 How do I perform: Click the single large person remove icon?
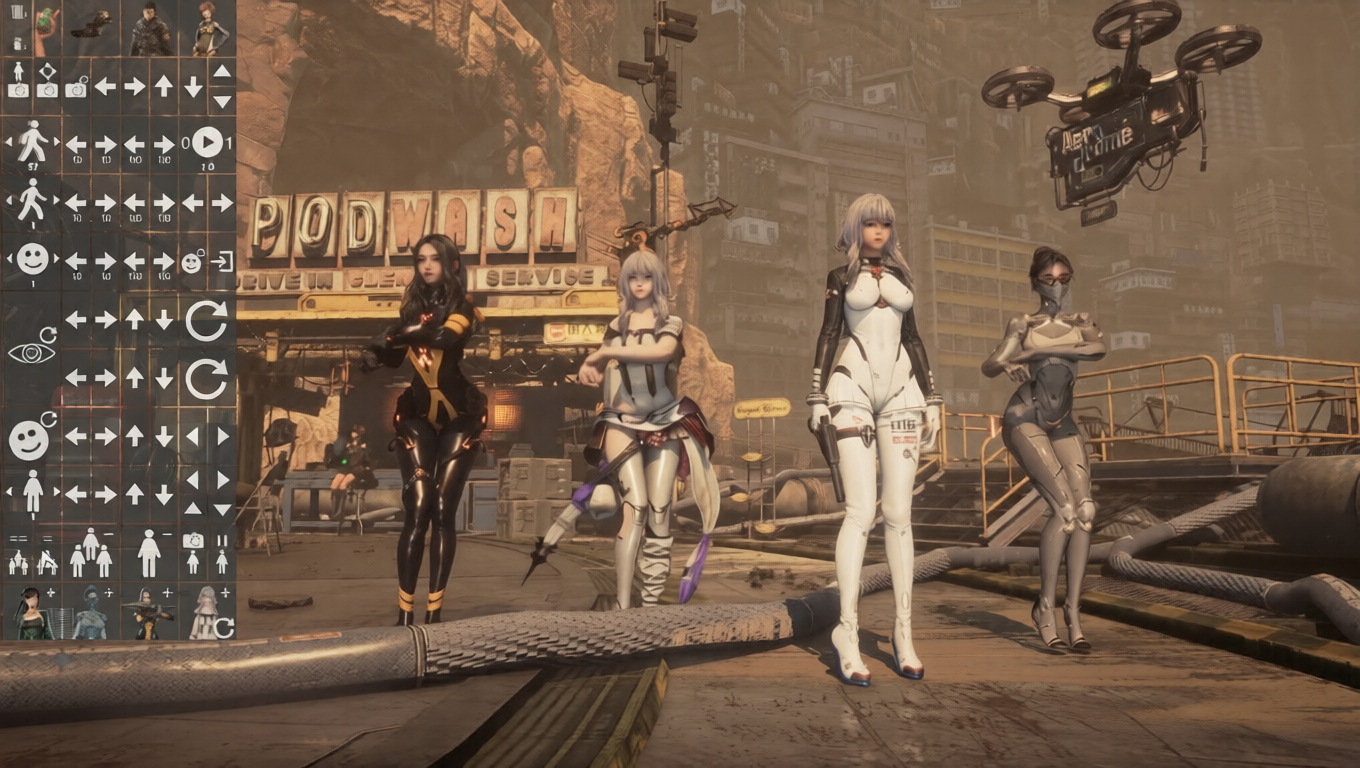(x=149, y=553)
